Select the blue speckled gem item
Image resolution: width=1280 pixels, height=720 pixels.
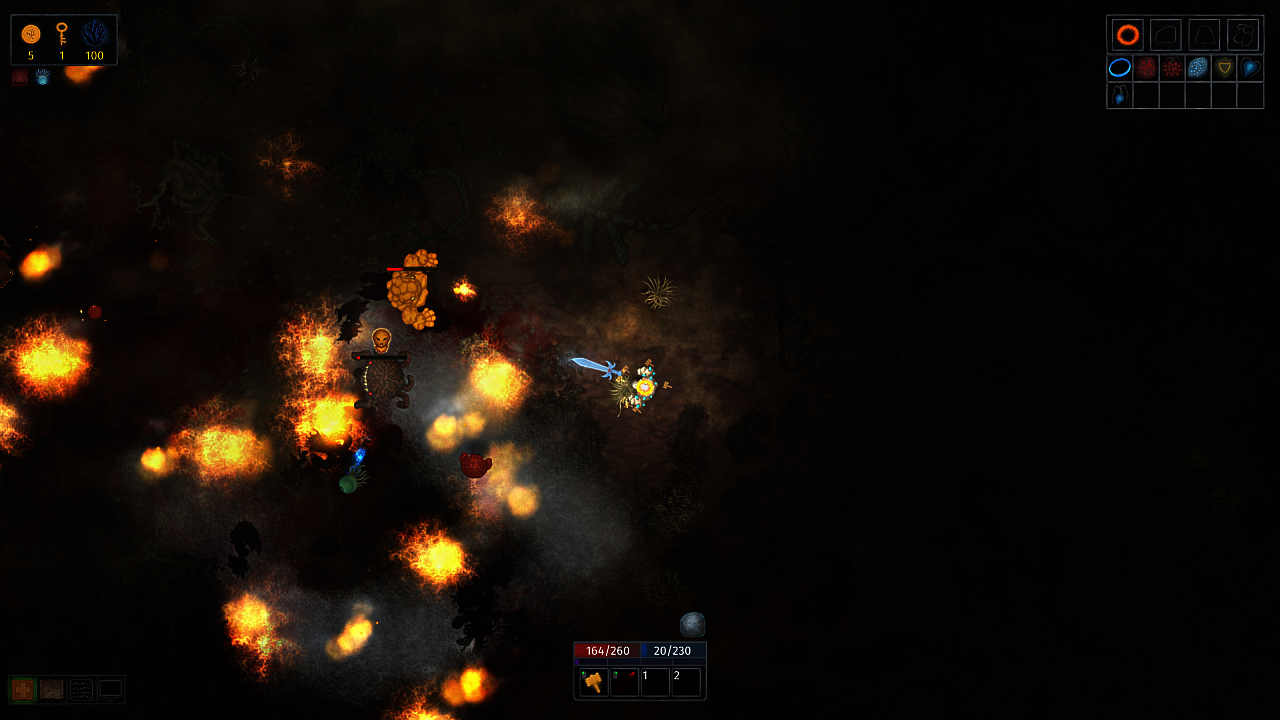point(1198,68)
